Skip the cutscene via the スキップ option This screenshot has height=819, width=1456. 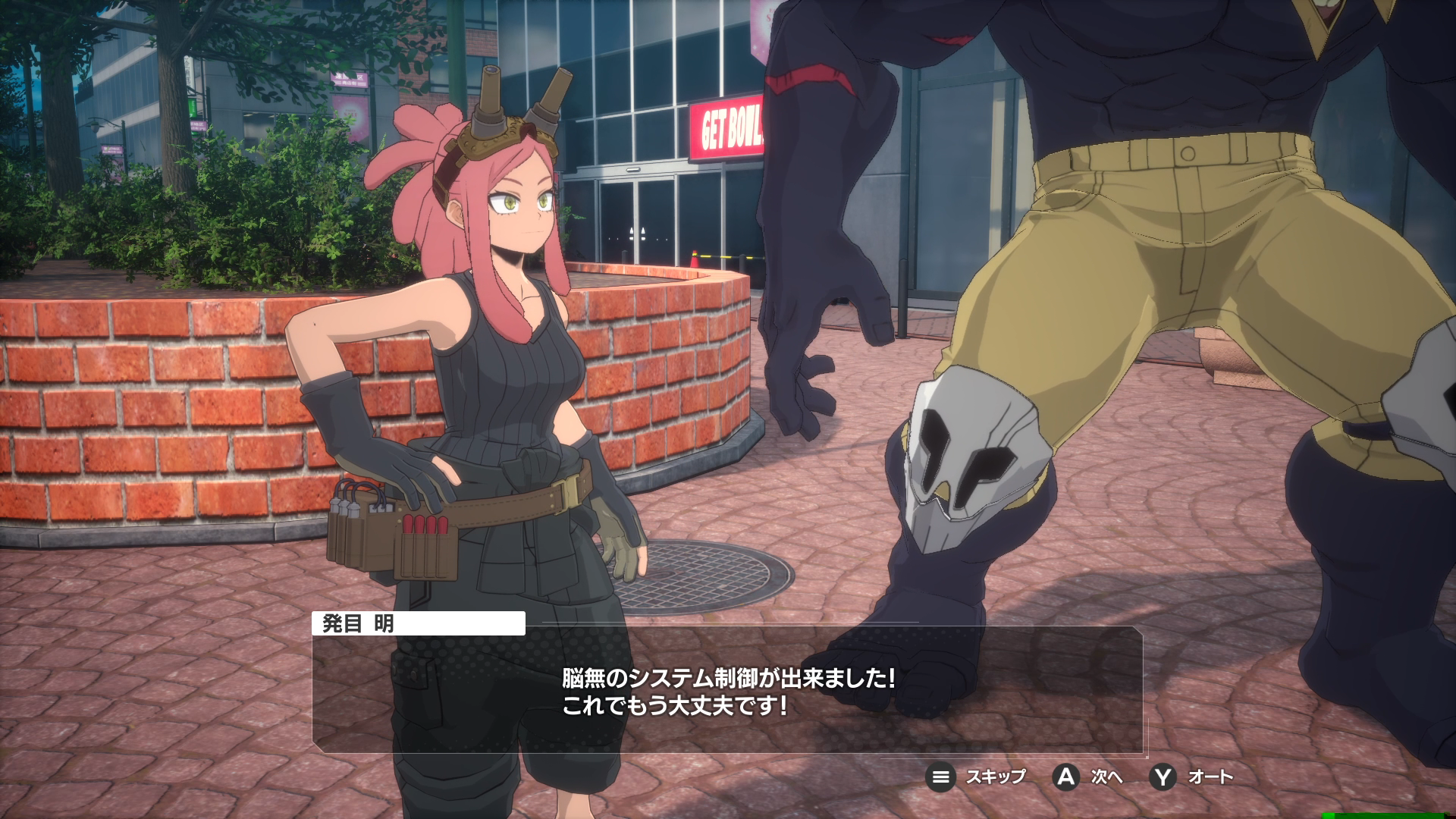click(977, 777)
